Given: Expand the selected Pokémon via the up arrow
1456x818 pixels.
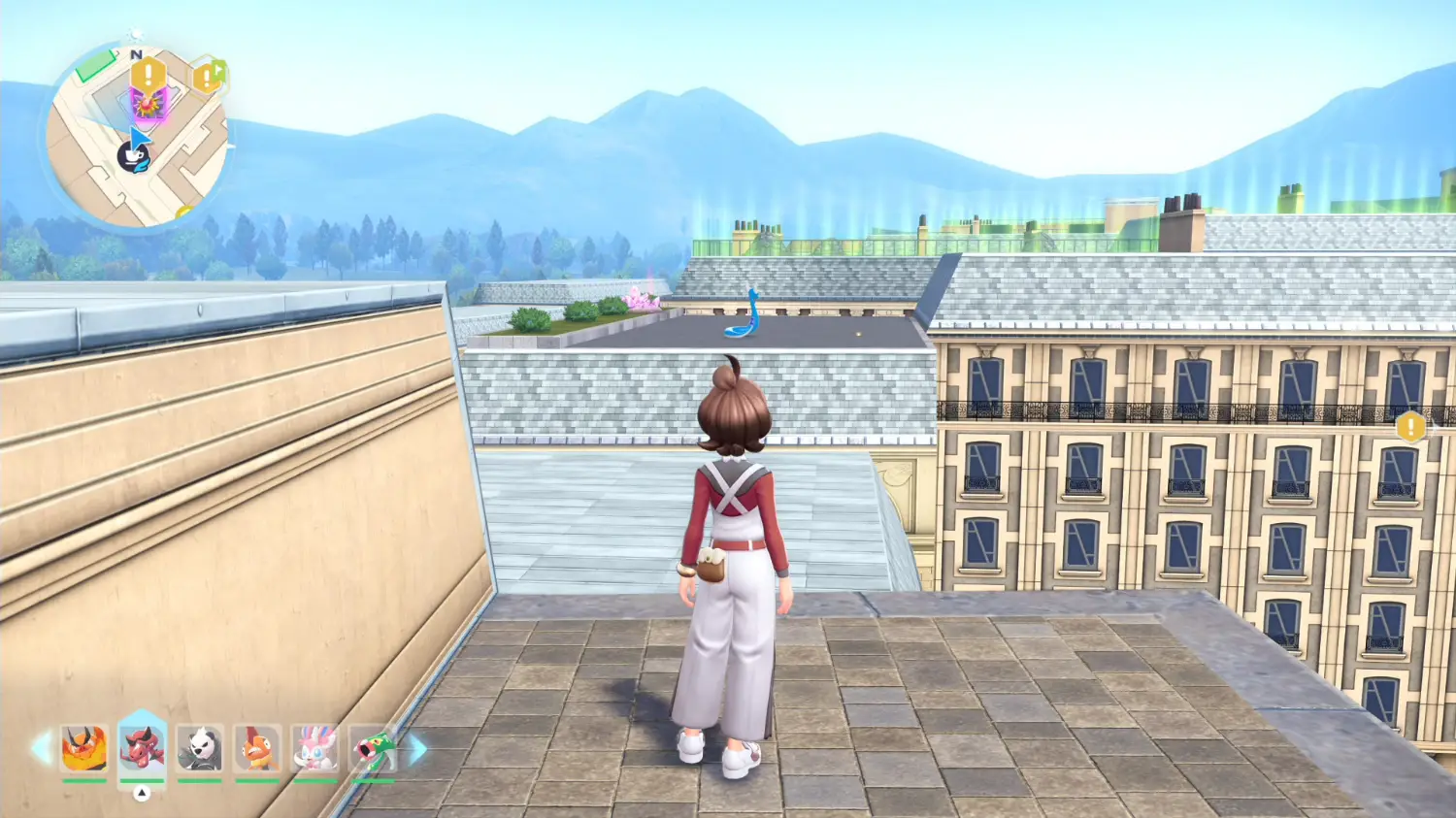Looking at the screenshot, I should (142, 791).
